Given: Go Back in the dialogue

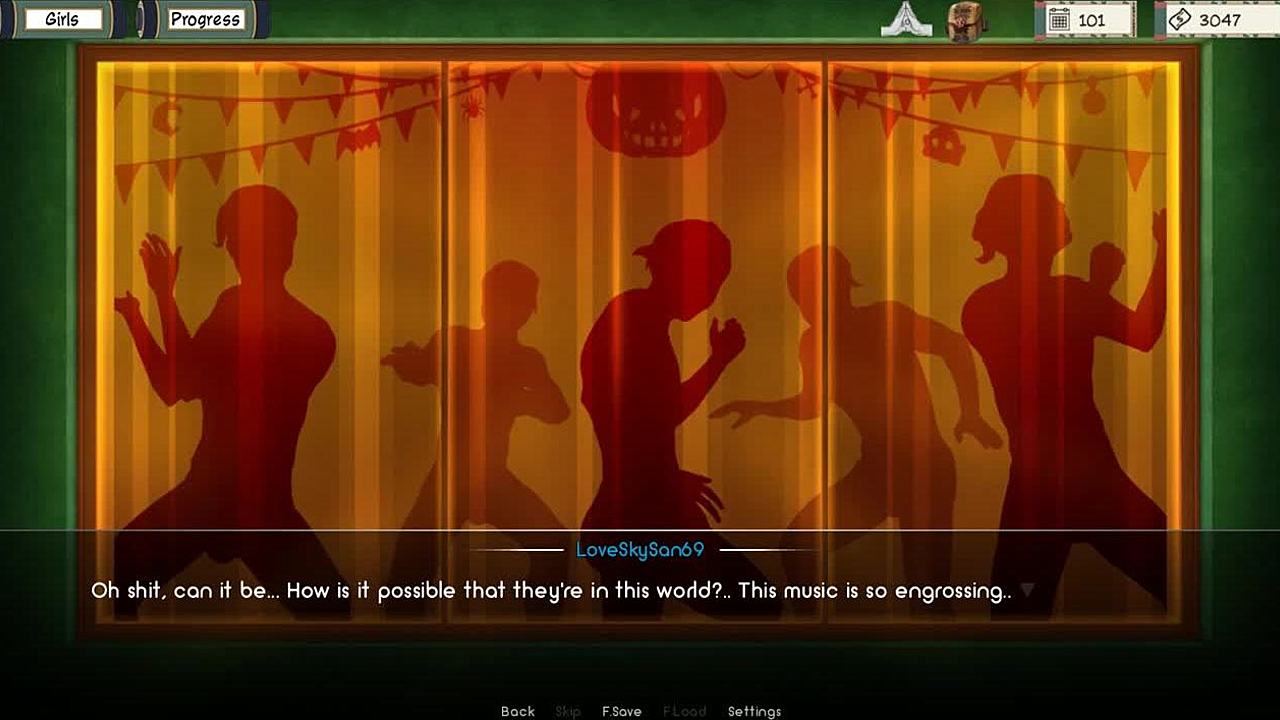Looking at the screenshot, I should pos(518,711).
